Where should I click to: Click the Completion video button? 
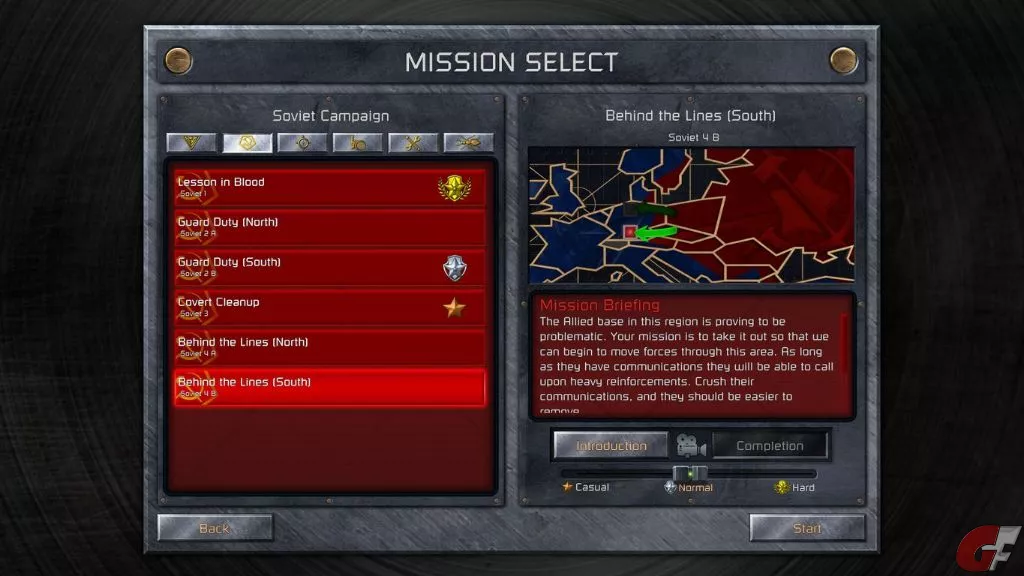point(770,446)
